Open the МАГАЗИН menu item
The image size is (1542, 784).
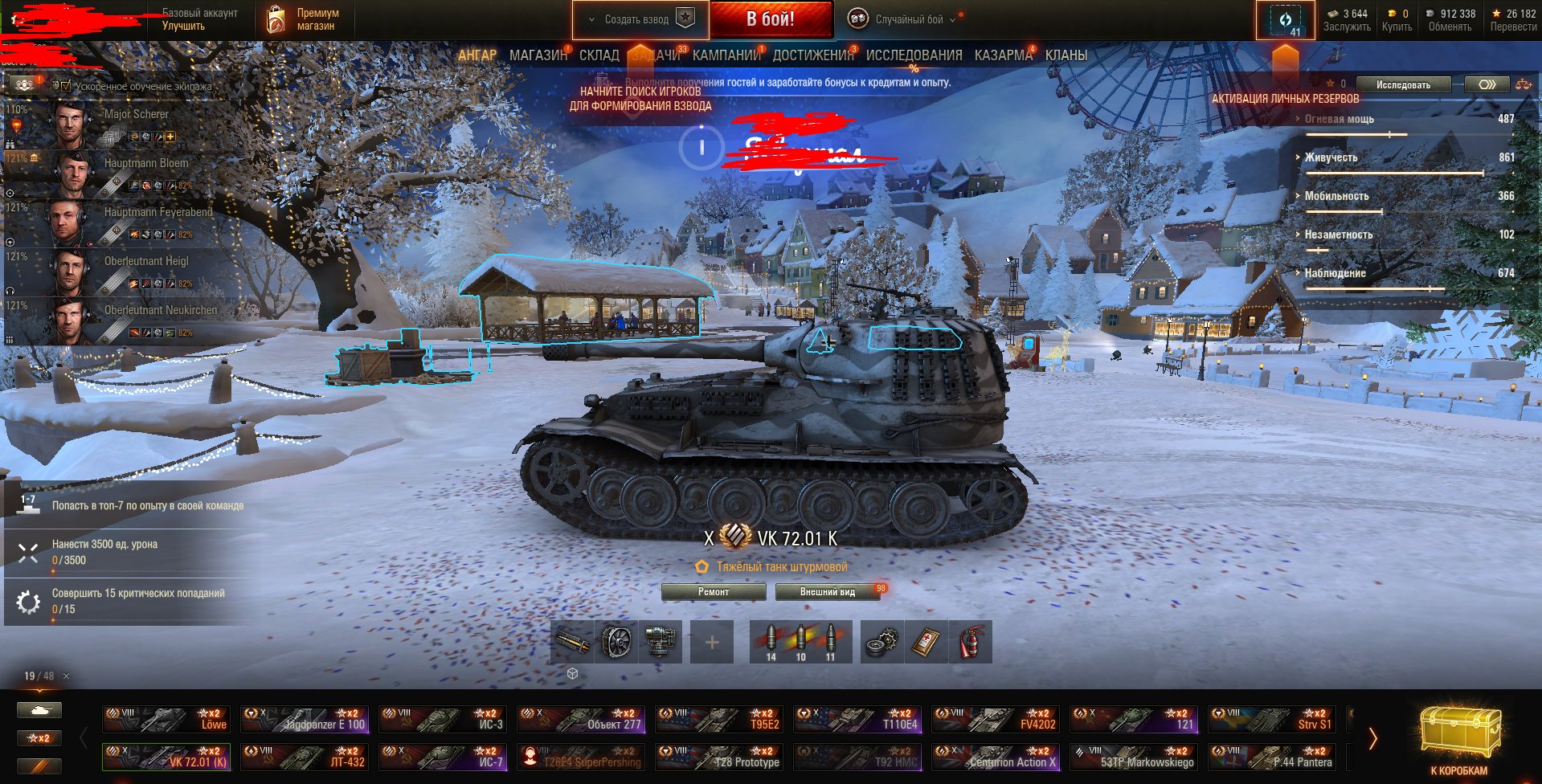[x=537, y=55]
